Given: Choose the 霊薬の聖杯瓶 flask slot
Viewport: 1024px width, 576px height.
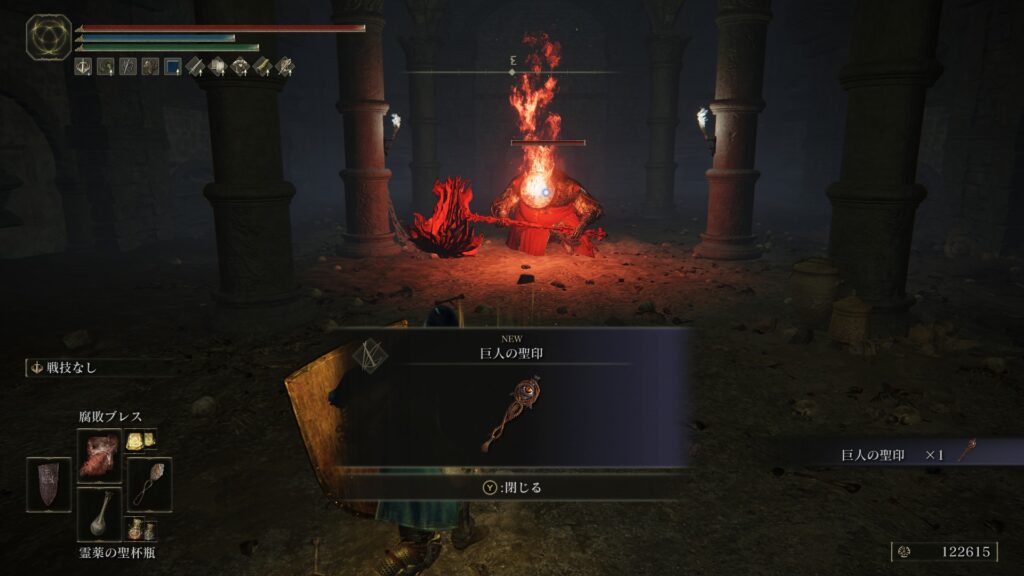Looking at the screenshot, I should coord(99,514).
